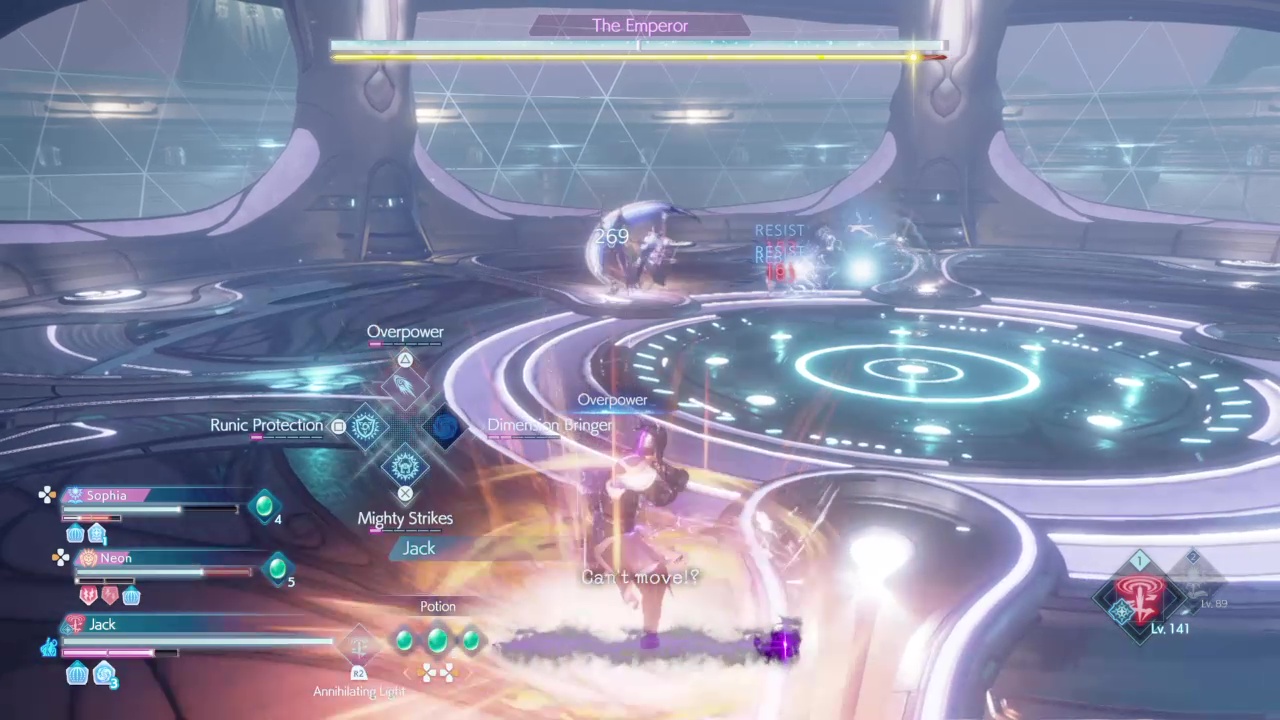Image resolution: width=1280 pixels, height=720 pixels.
Task: Select Jack's nameplate in the party list
Action: click(102, 624)
